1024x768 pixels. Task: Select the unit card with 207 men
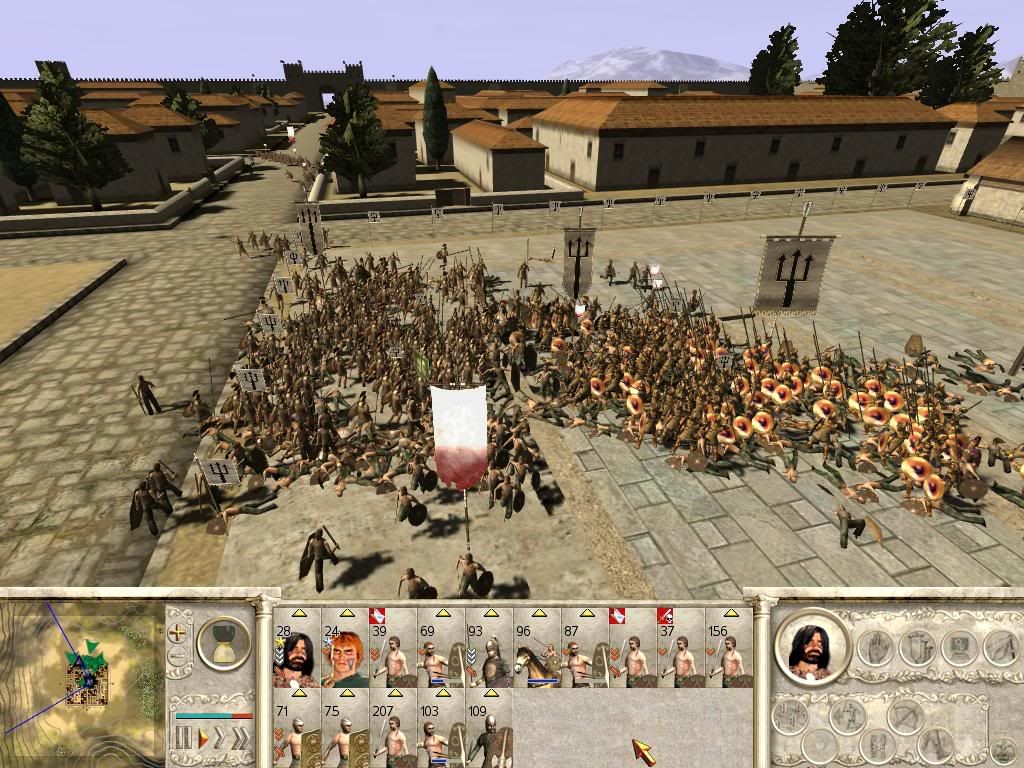click(392, 729)
